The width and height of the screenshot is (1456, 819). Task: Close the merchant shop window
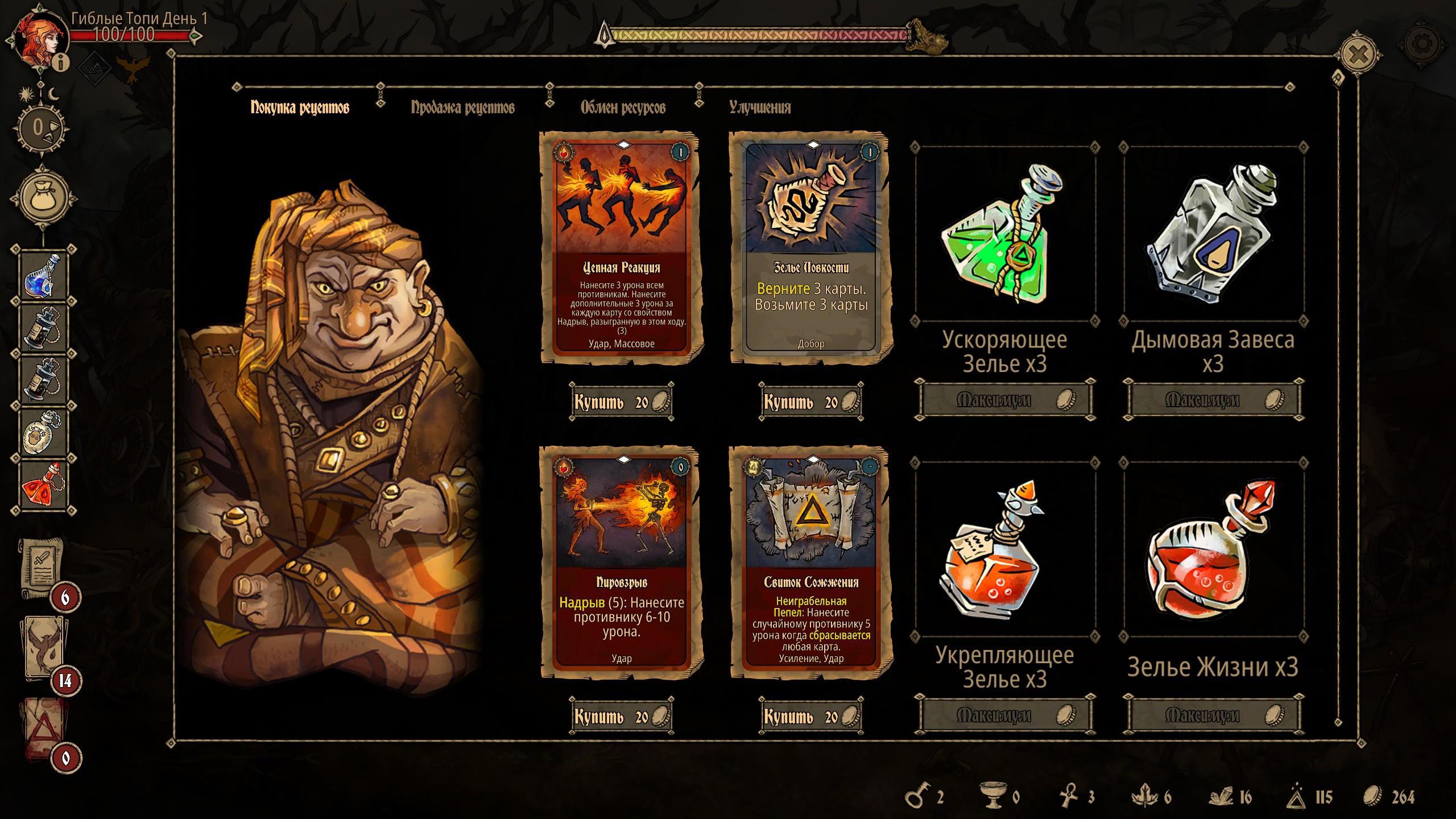coord(1358,55)
